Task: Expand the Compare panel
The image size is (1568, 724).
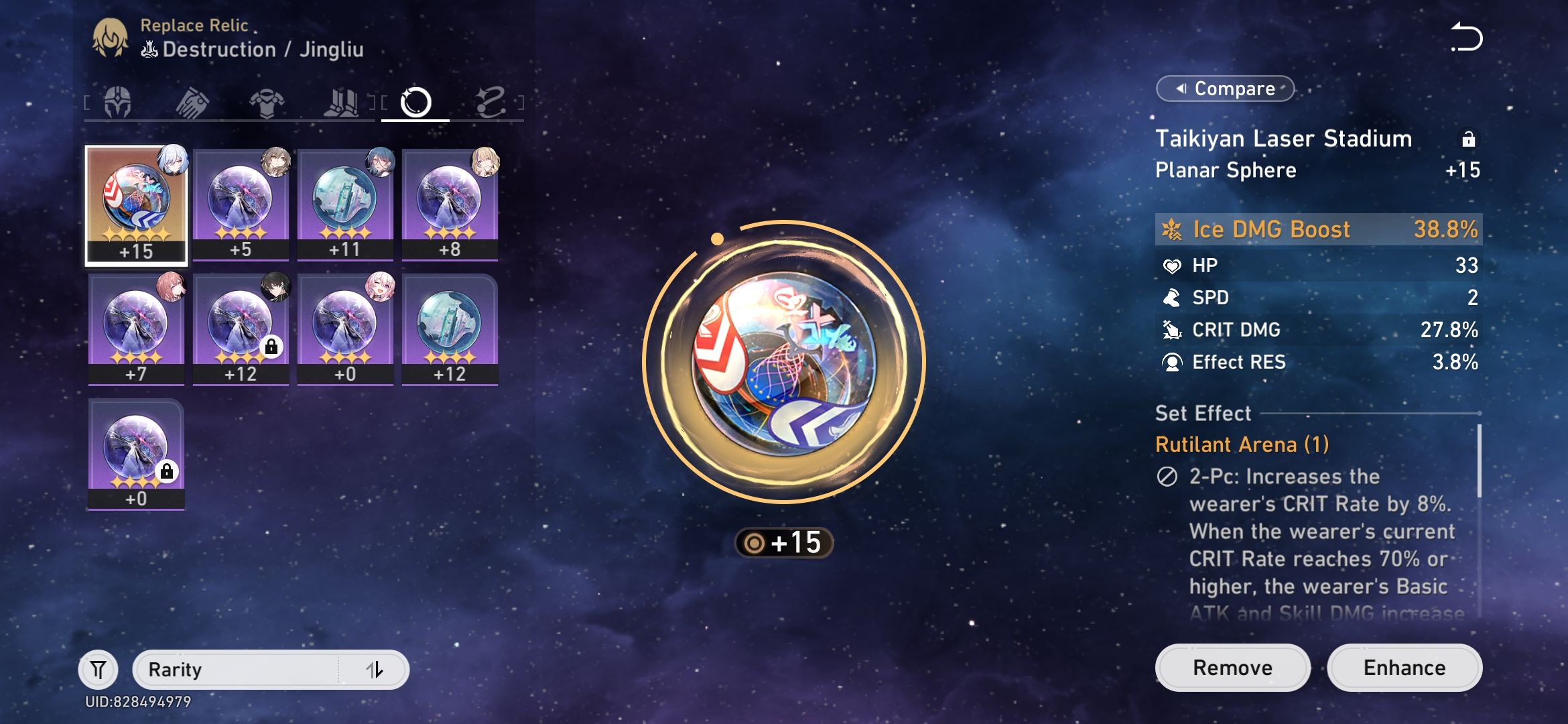Action: pos(1224,88)
